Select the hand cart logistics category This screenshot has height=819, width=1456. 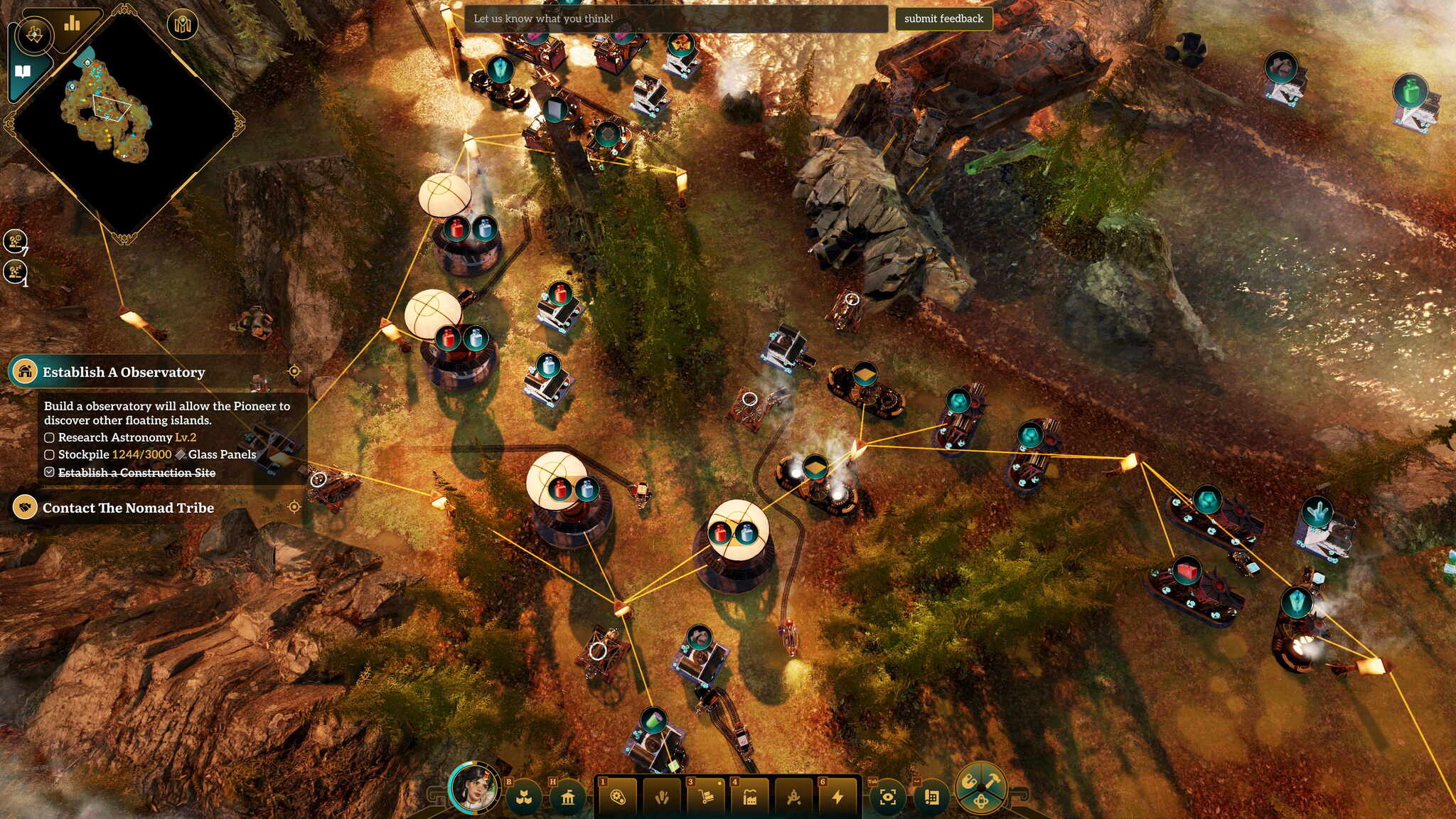pos(706,798)
